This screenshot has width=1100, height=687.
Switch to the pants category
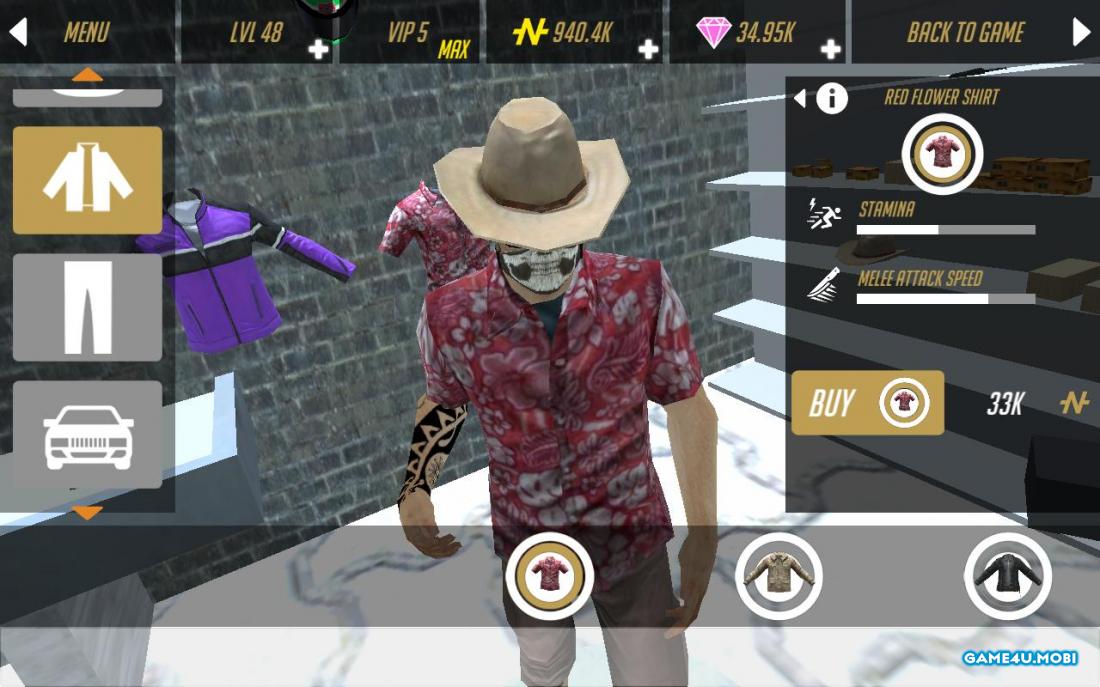click(x=87, y=307)
